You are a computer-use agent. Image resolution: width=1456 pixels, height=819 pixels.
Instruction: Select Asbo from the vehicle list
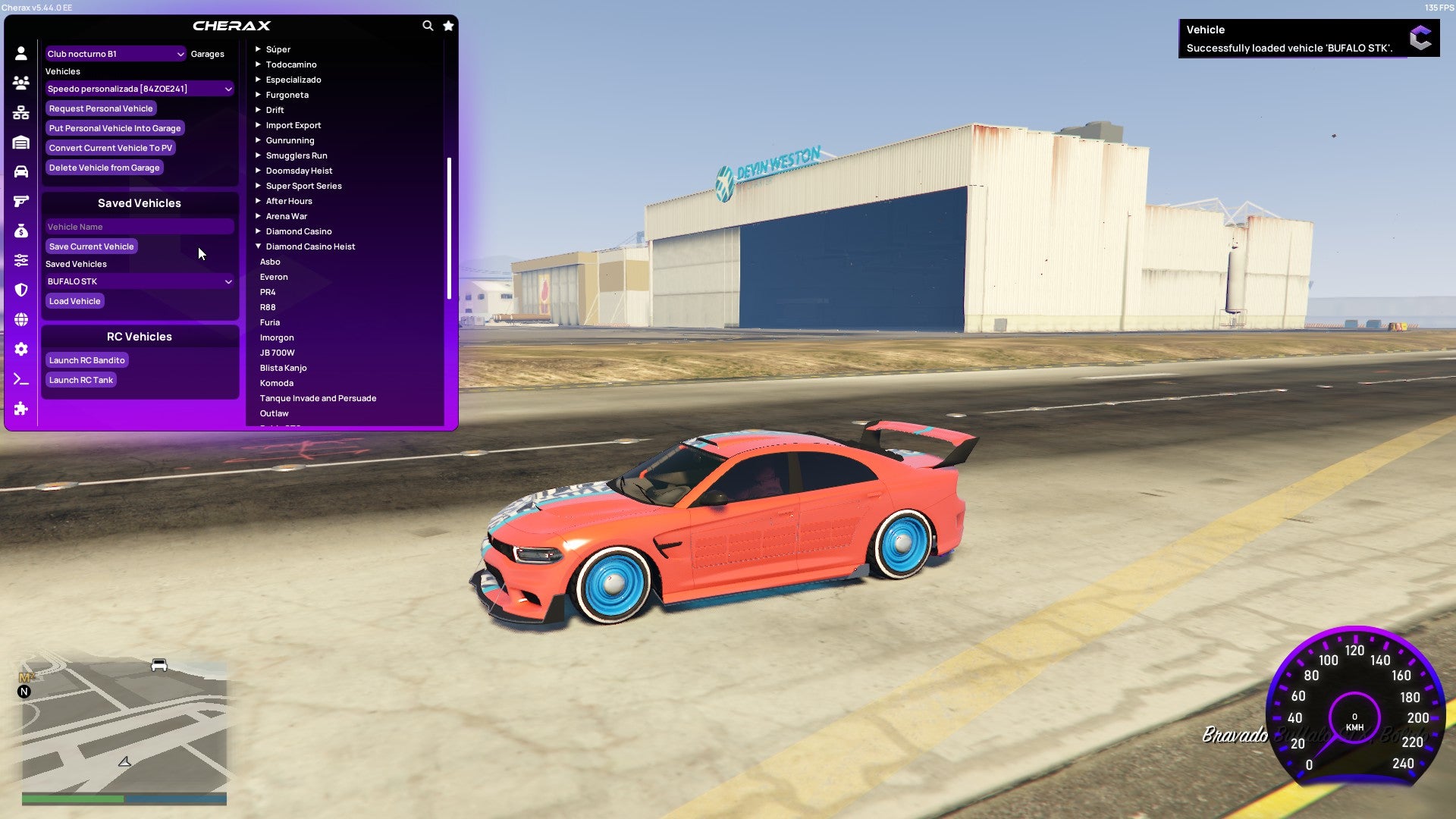[270, 262]
